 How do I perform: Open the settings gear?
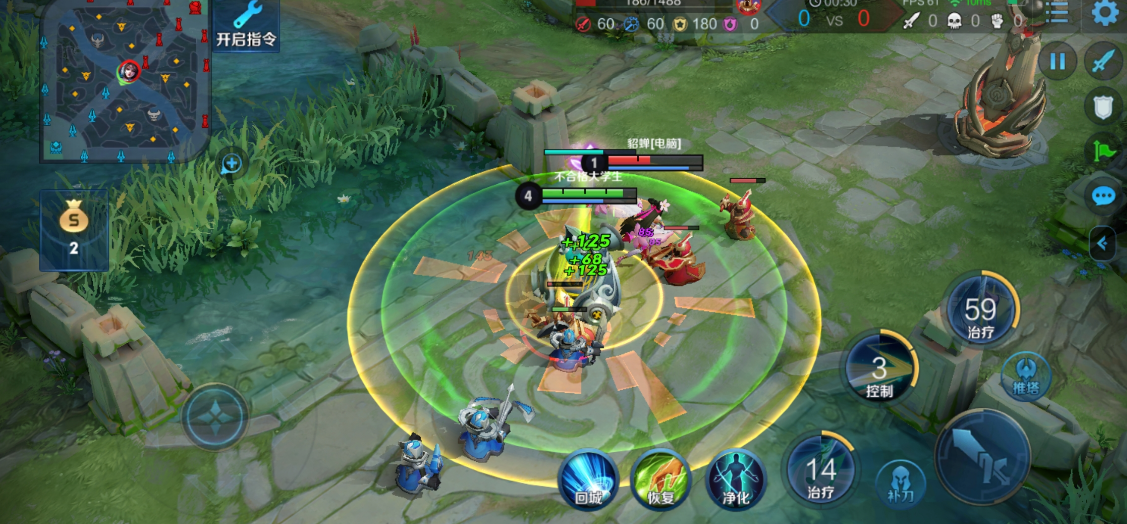point(1105,13)
